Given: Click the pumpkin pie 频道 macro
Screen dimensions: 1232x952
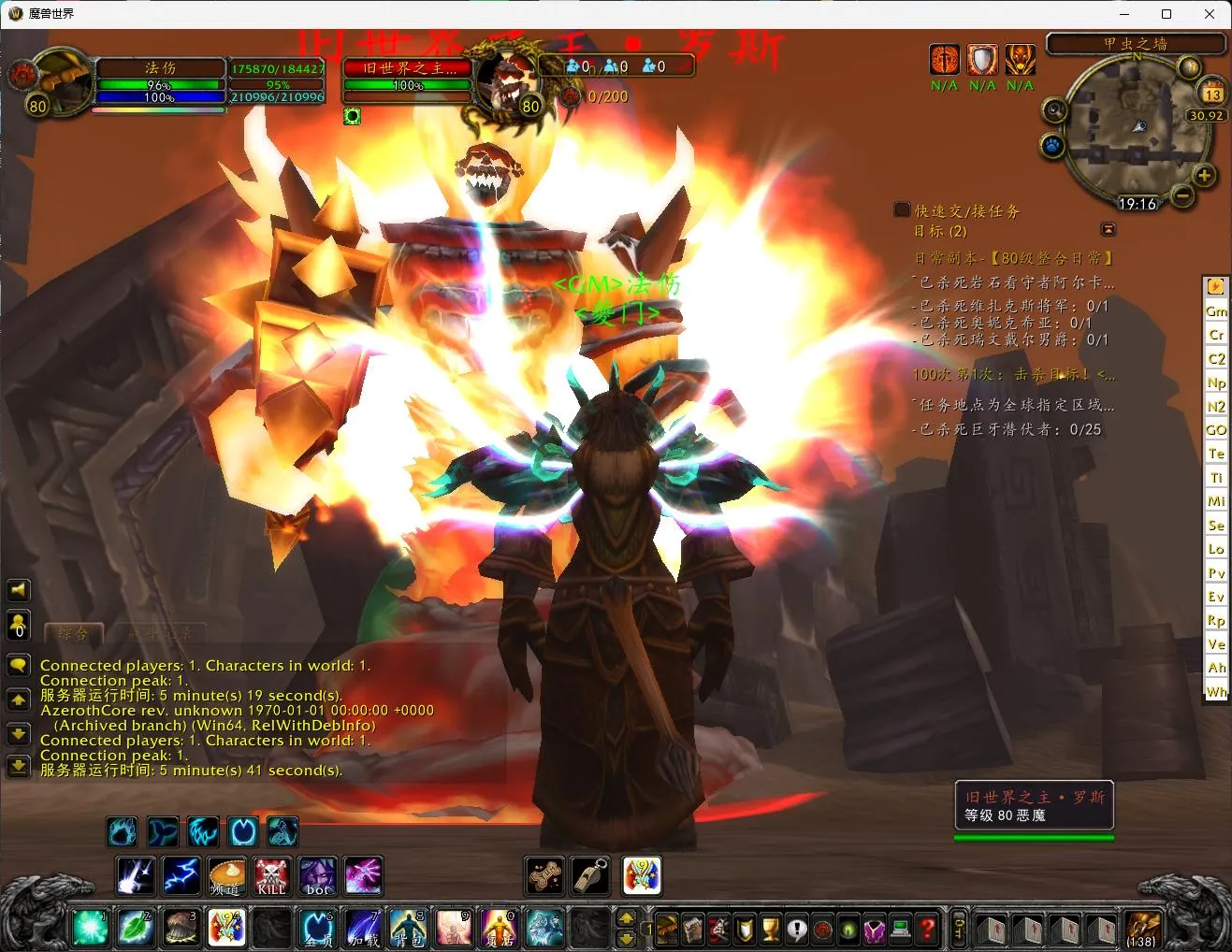Looking at the screenshot, I should [226, 876].
